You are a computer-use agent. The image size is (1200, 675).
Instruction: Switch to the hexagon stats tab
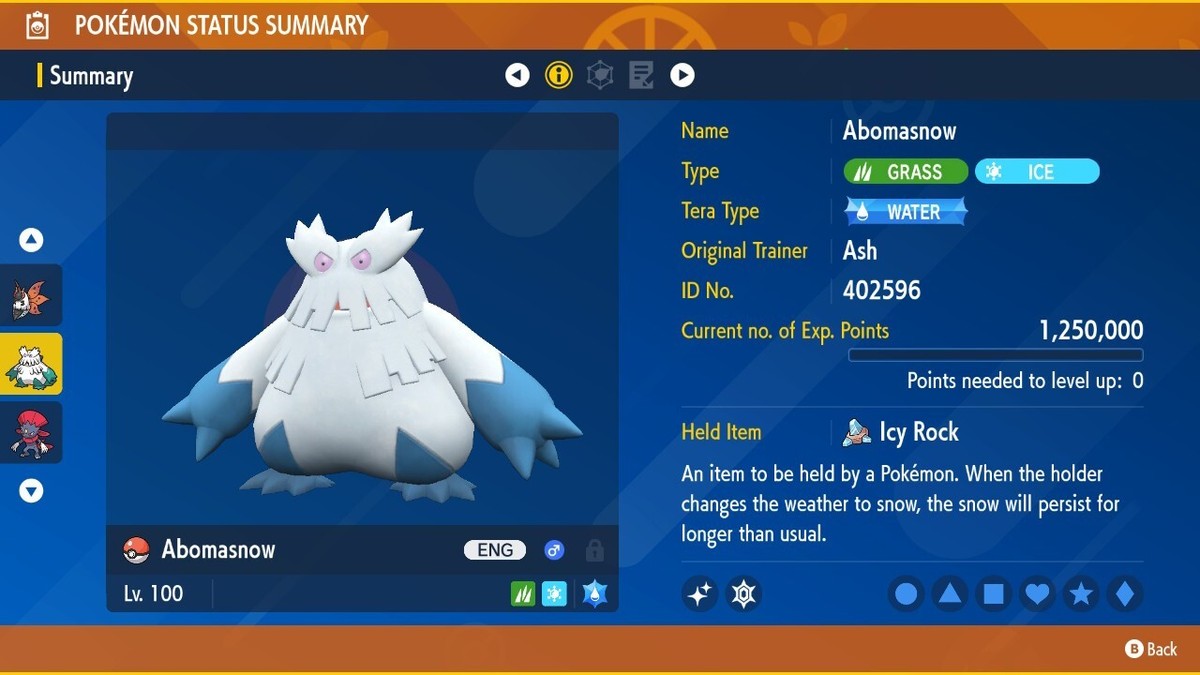pos(600,75)
